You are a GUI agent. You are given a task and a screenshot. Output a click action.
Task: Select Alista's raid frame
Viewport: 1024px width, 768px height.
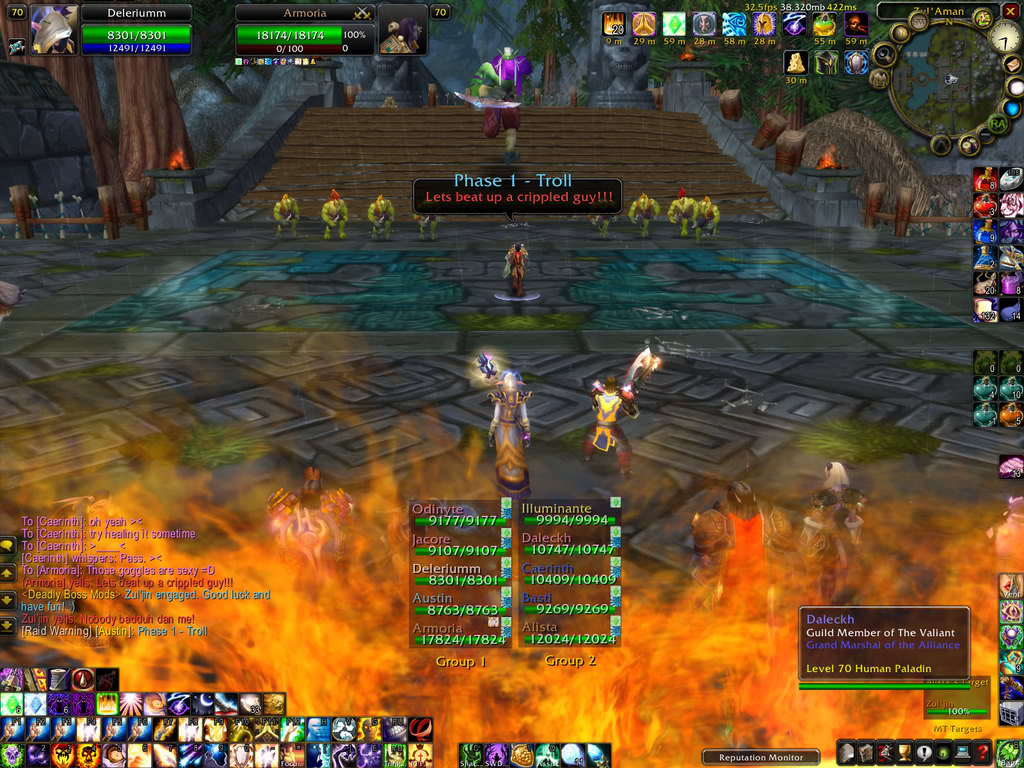click(565, 633)
